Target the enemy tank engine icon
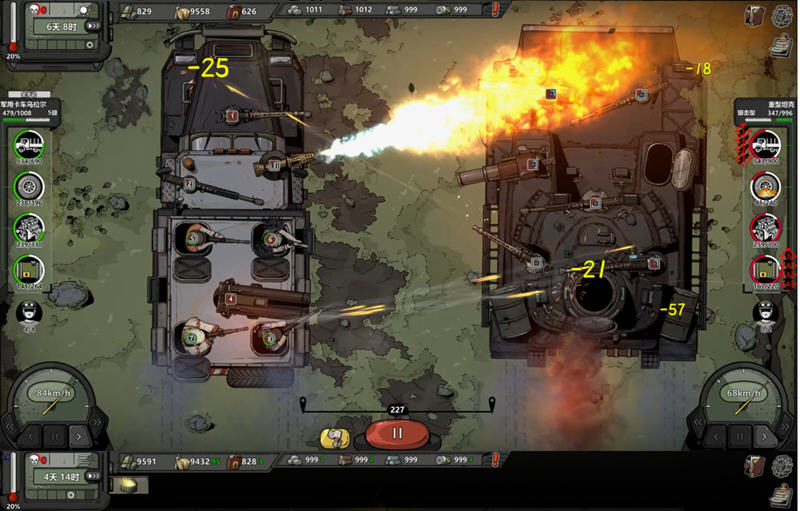The image size is (800, 511). [x=765, y=228]
